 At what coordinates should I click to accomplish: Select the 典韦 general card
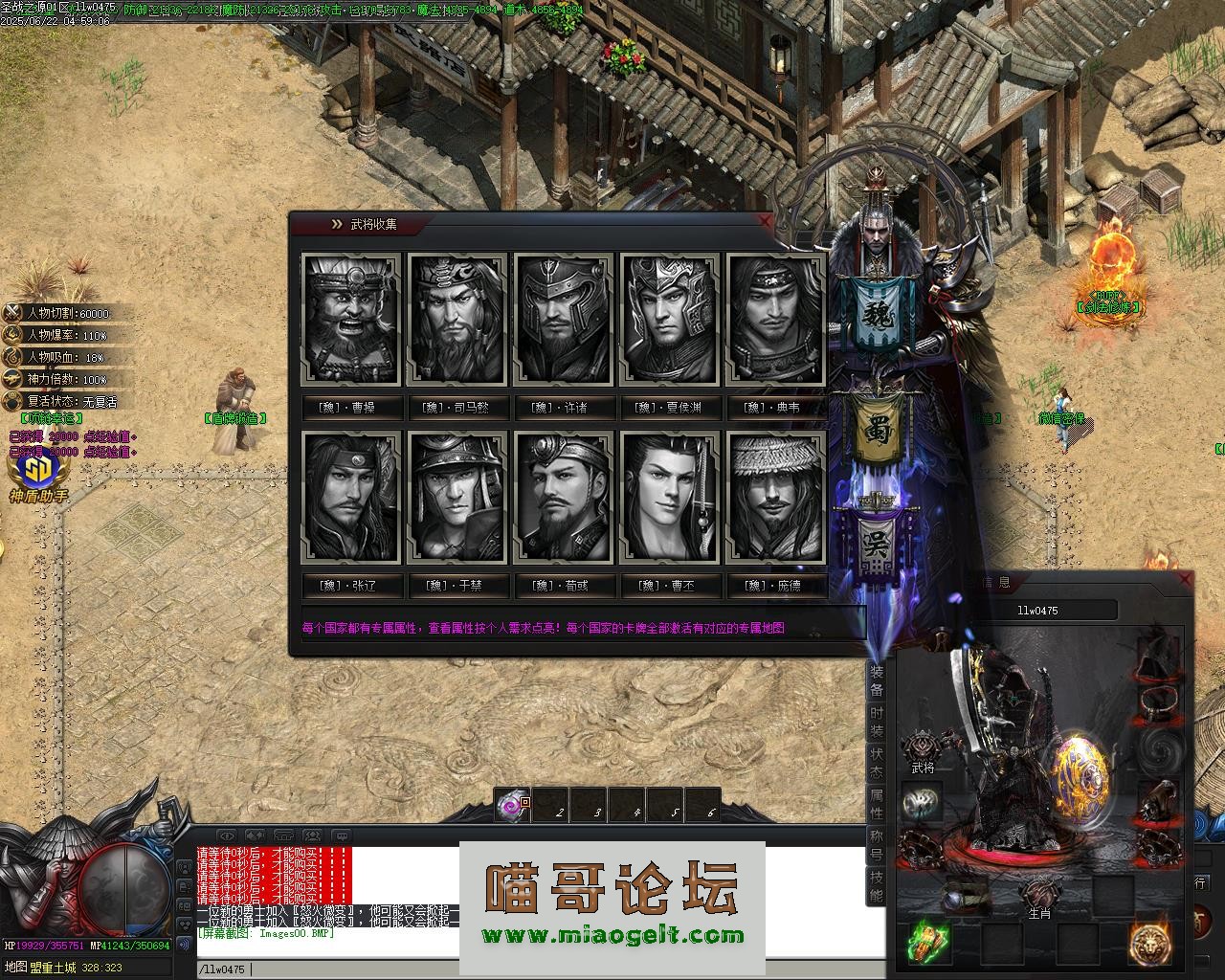(x=774, y=319)
